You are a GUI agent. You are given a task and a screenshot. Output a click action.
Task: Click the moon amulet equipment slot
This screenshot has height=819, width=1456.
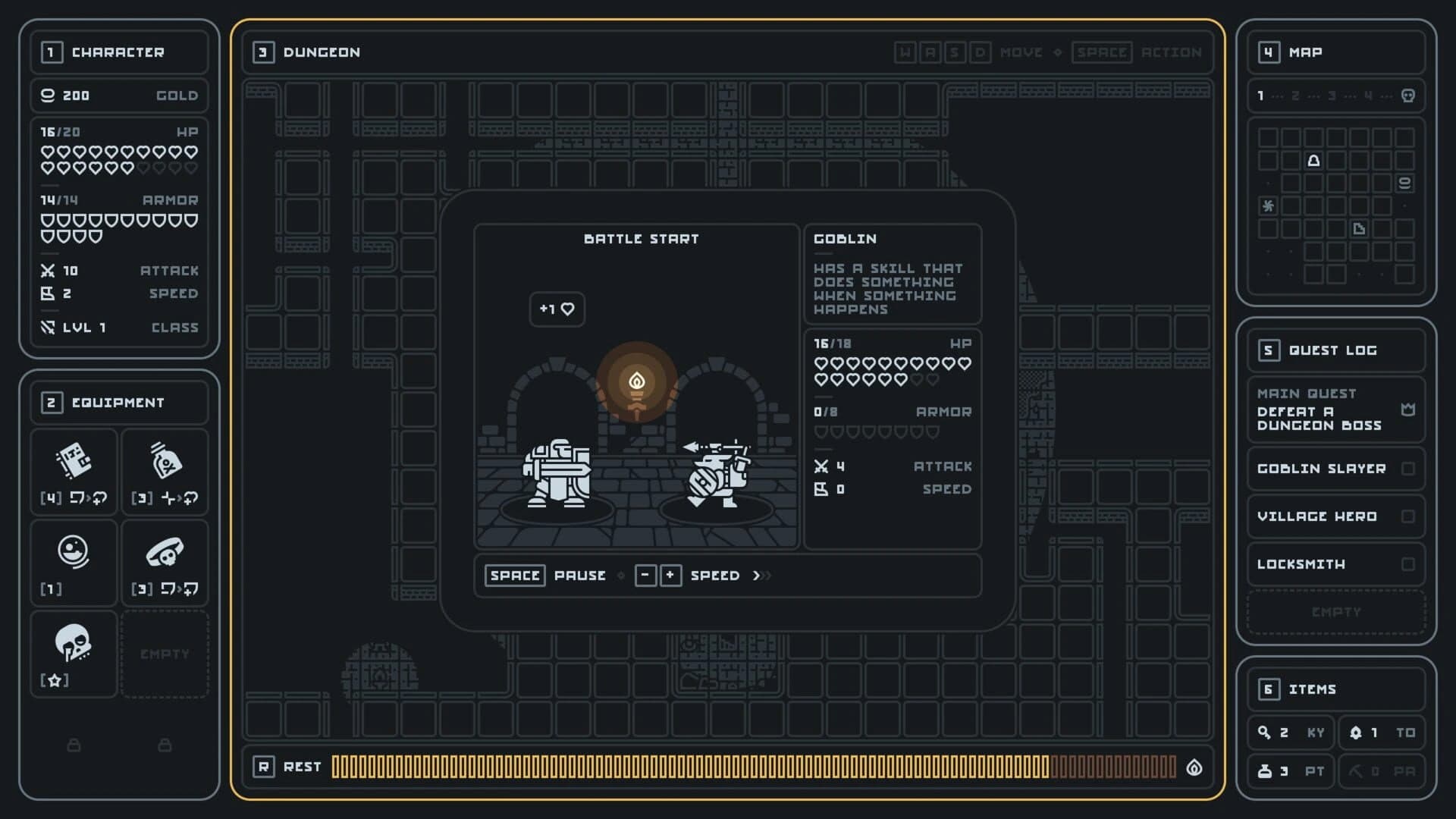pyautogui.click(x=74, y=561)
